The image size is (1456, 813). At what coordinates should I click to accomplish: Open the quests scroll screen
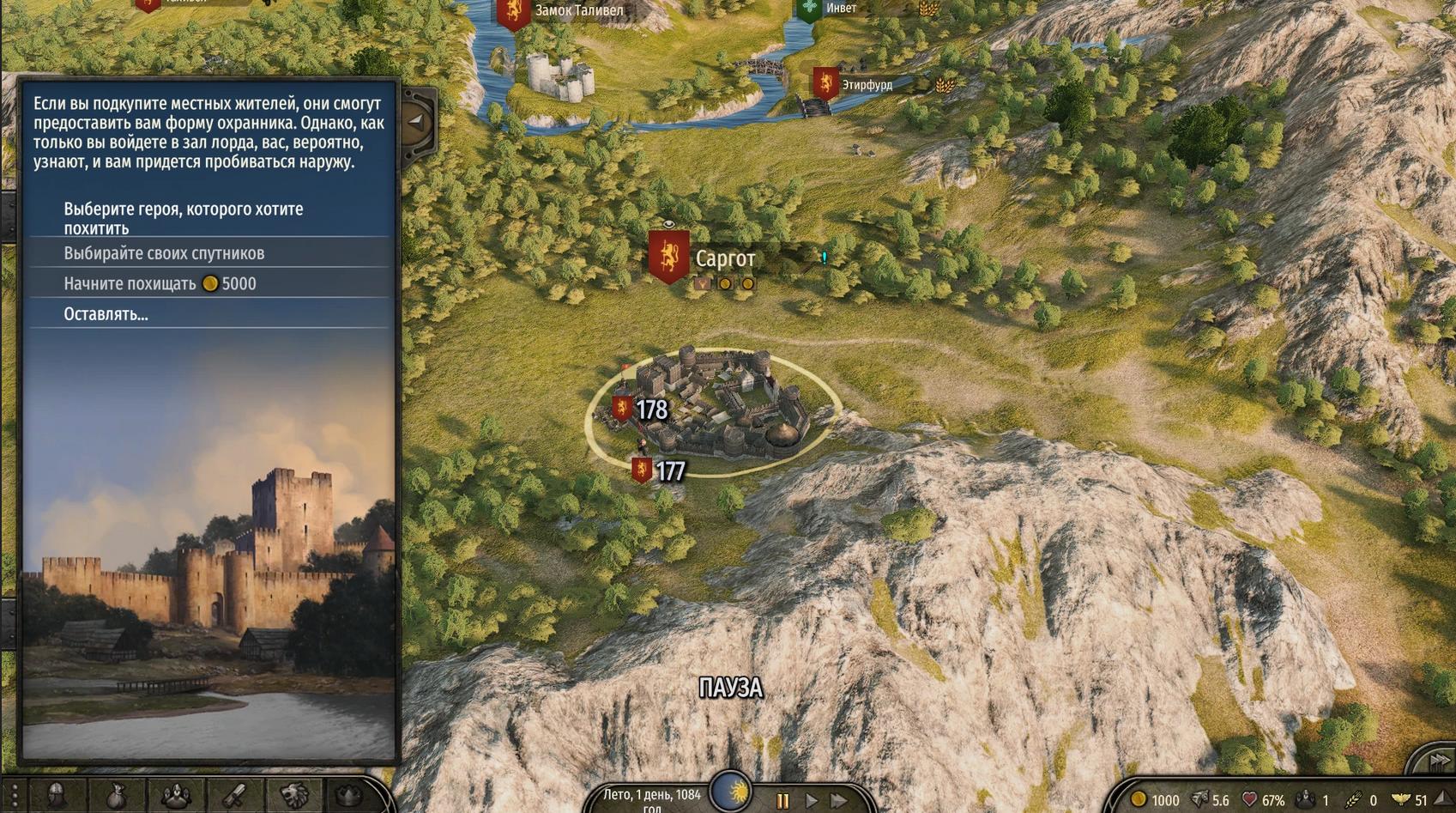pos(235,797)
